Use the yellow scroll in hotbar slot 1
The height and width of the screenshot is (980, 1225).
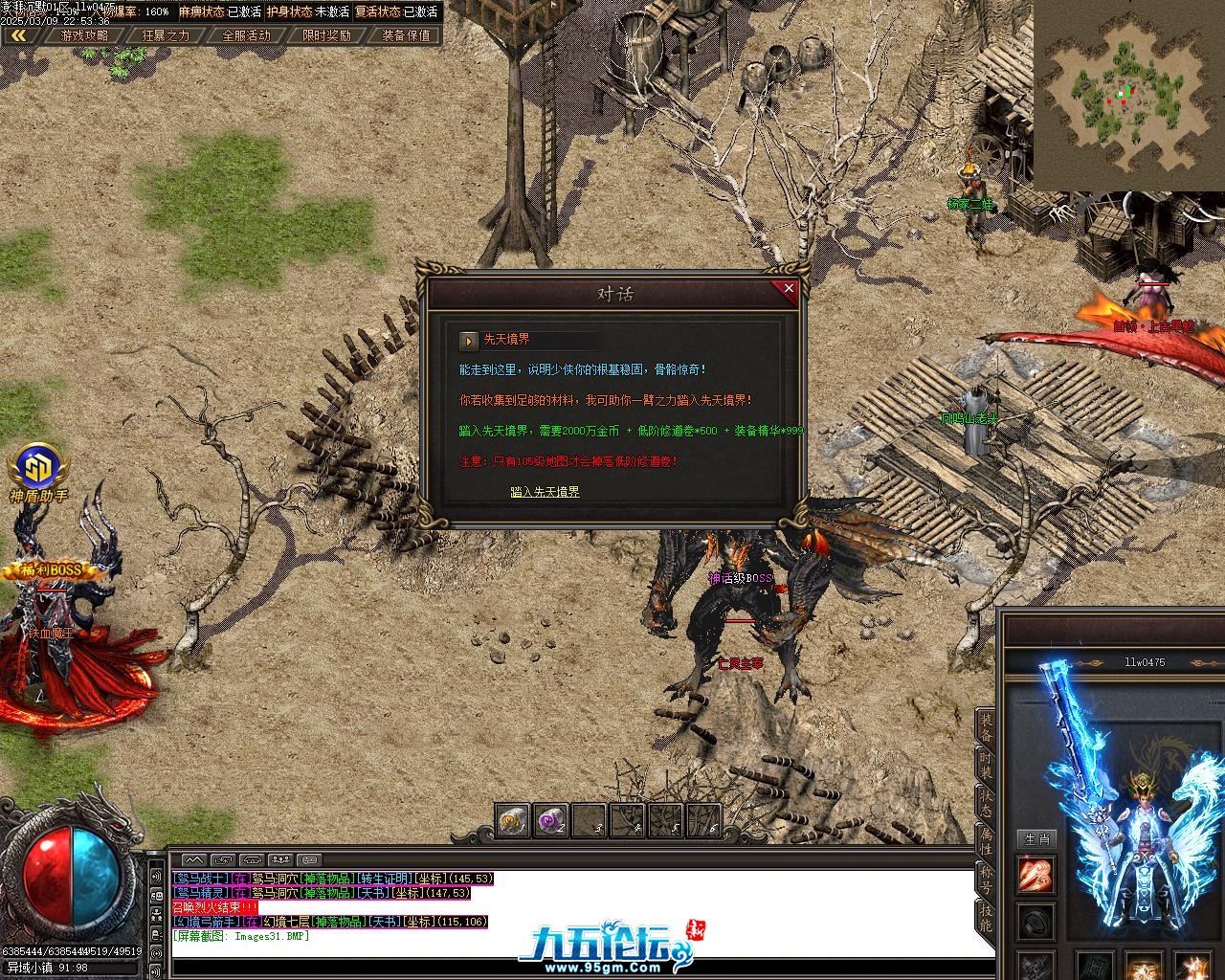[x=512, y=820]
